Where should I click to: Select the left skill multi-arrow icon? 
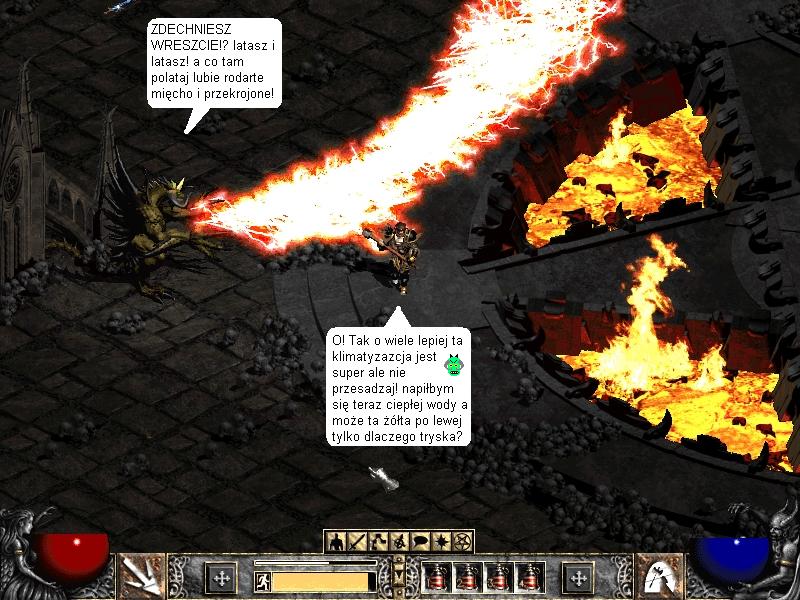141,576
